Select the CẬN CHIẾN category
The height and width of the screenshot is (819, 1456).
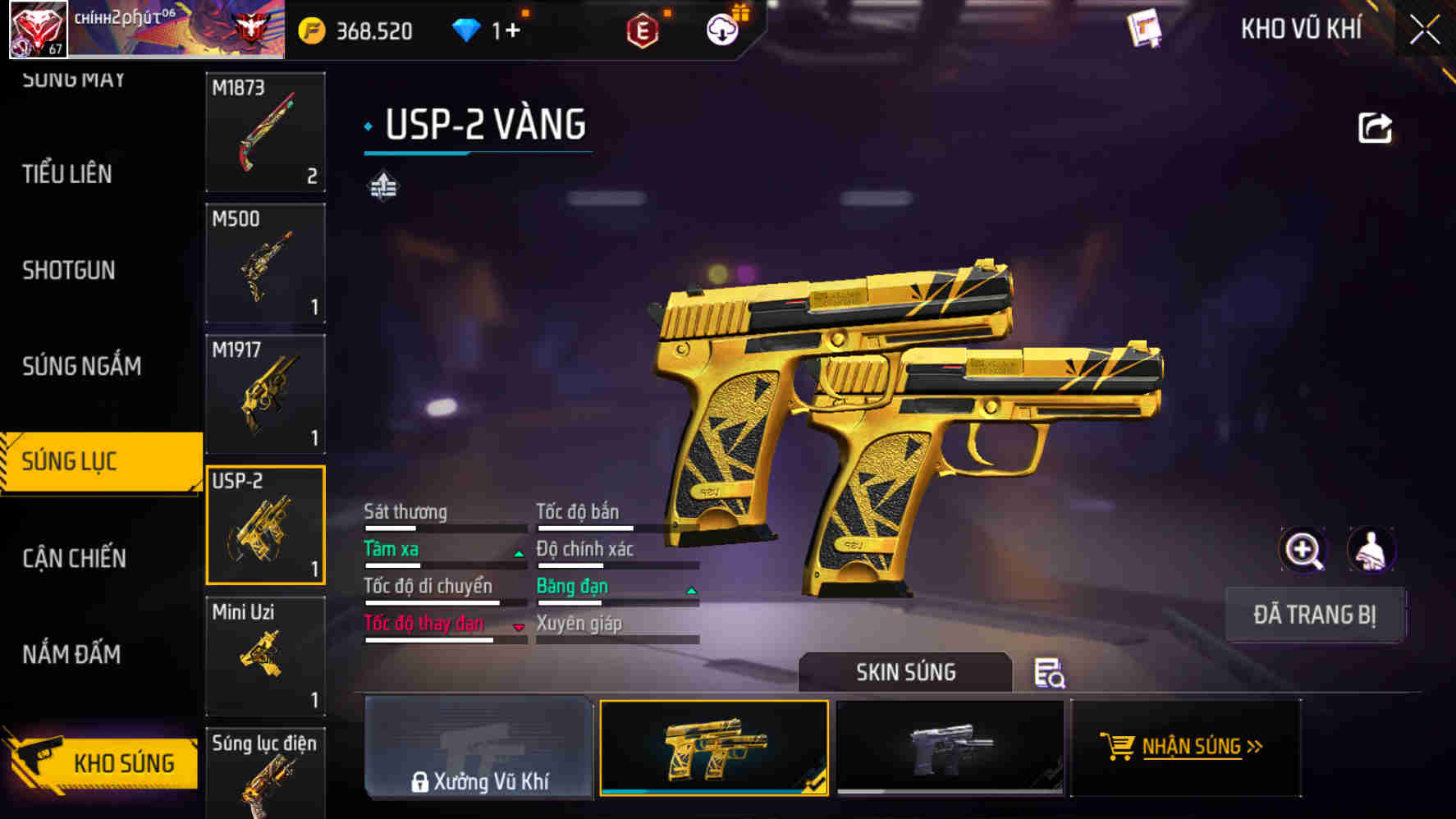(x=74, y=558)
